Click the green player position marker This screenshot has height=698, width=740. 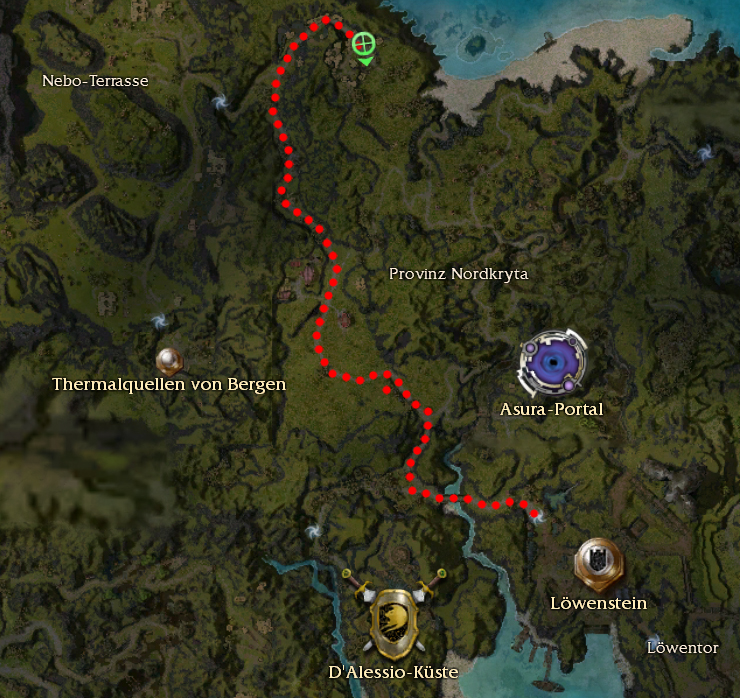pyautogui.click(x=364, y=43)
